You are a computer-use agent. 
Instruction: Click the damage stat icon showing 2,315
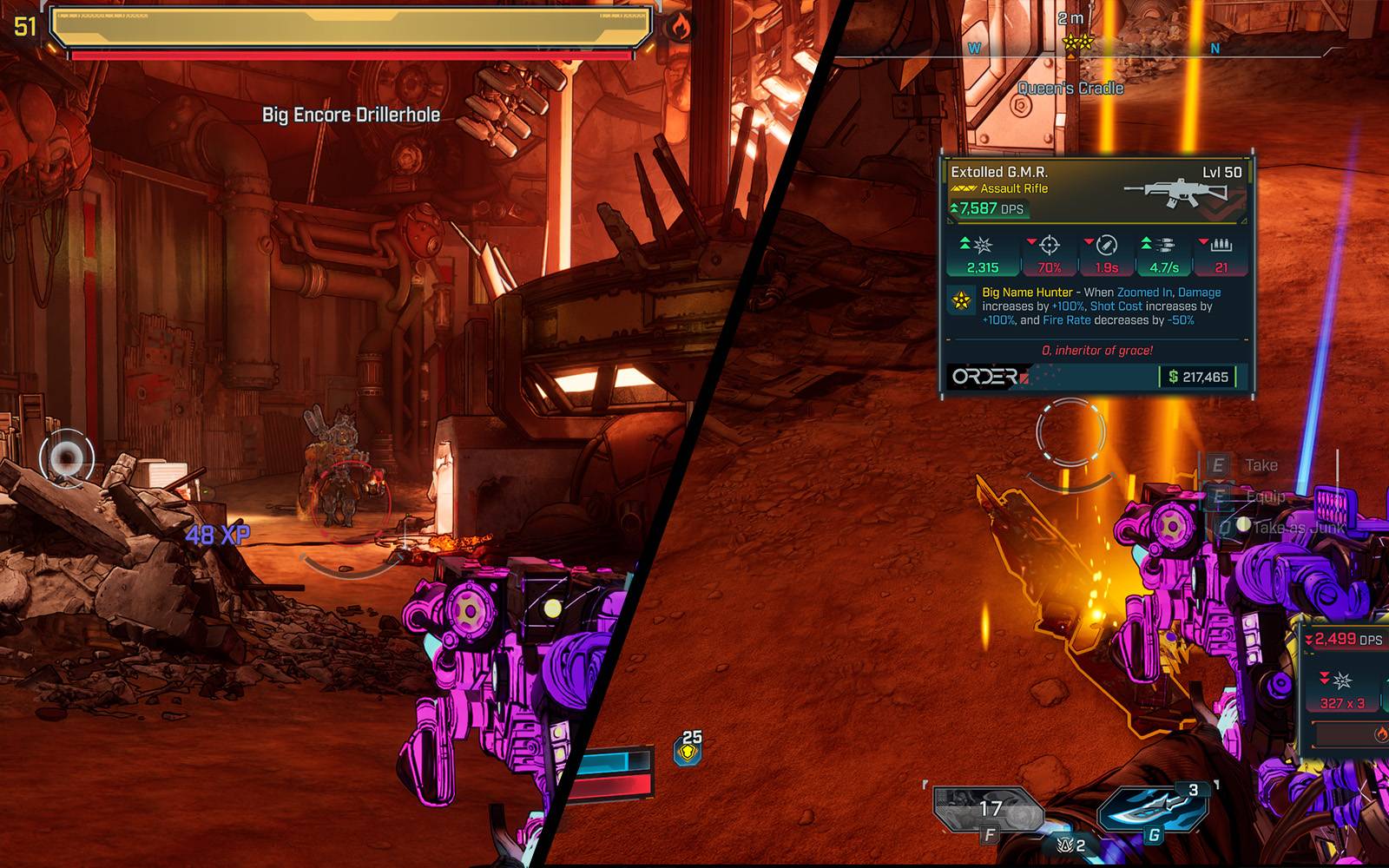(982, 246)
